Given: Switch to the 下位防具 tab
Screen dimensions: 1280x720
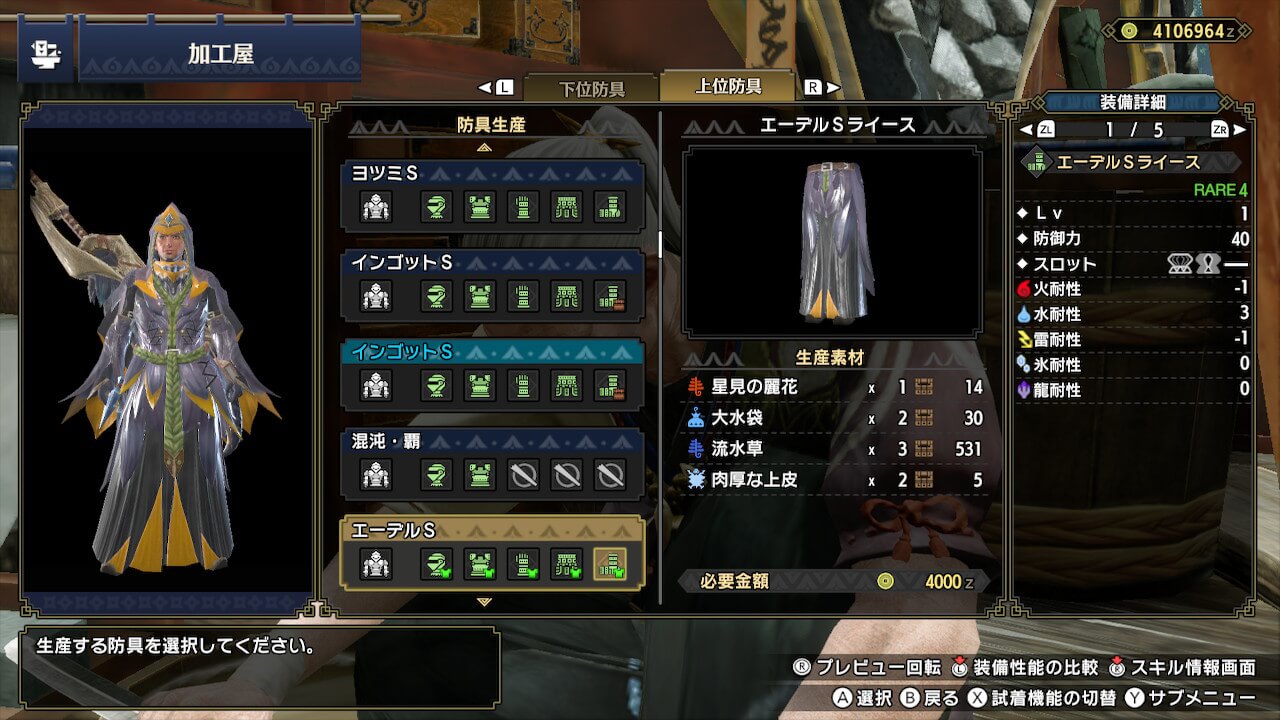Looking at the screenshot, I should coord(590,87).
